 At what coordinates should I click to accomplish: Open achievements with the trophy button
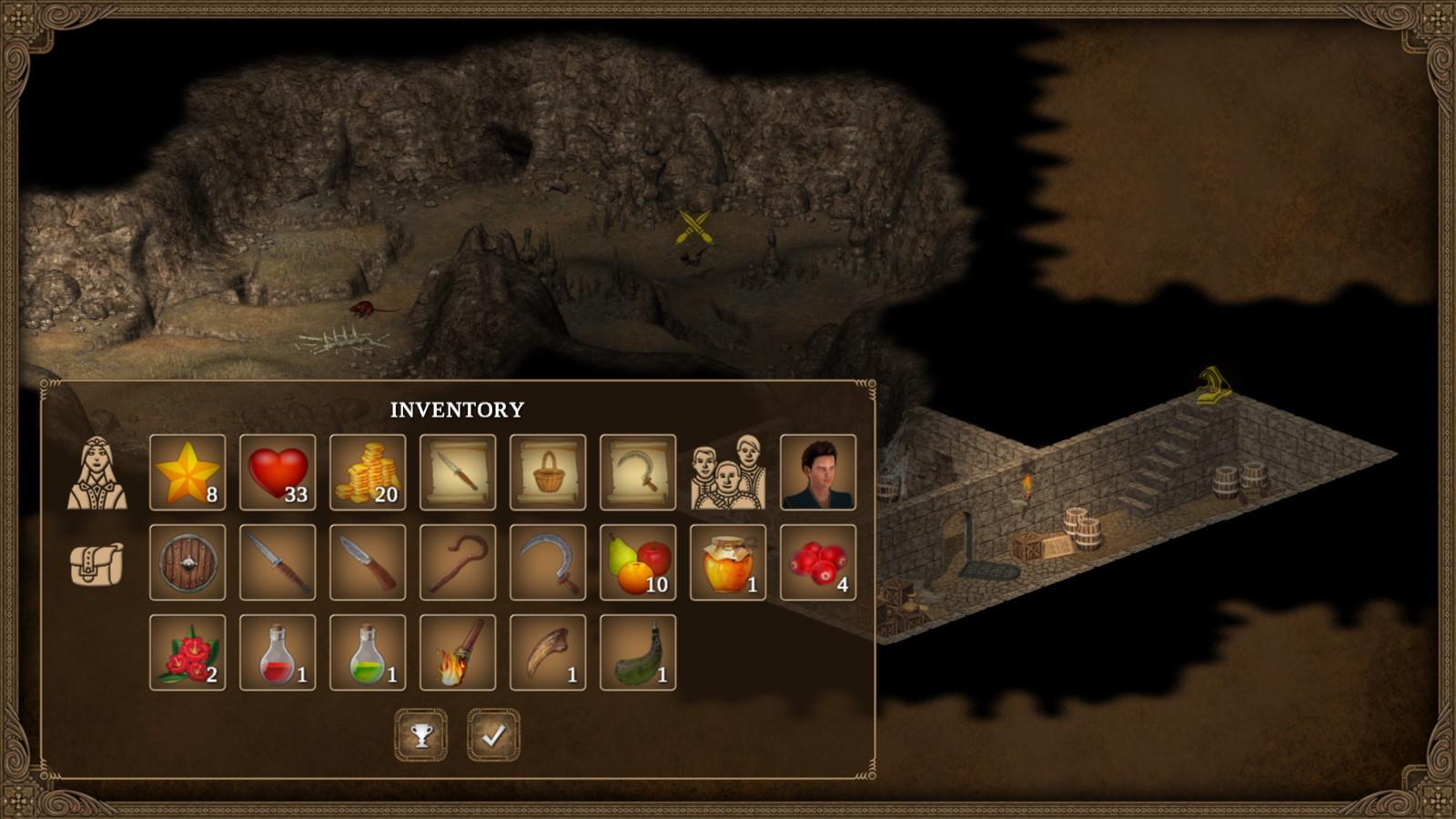click(420, 735)
